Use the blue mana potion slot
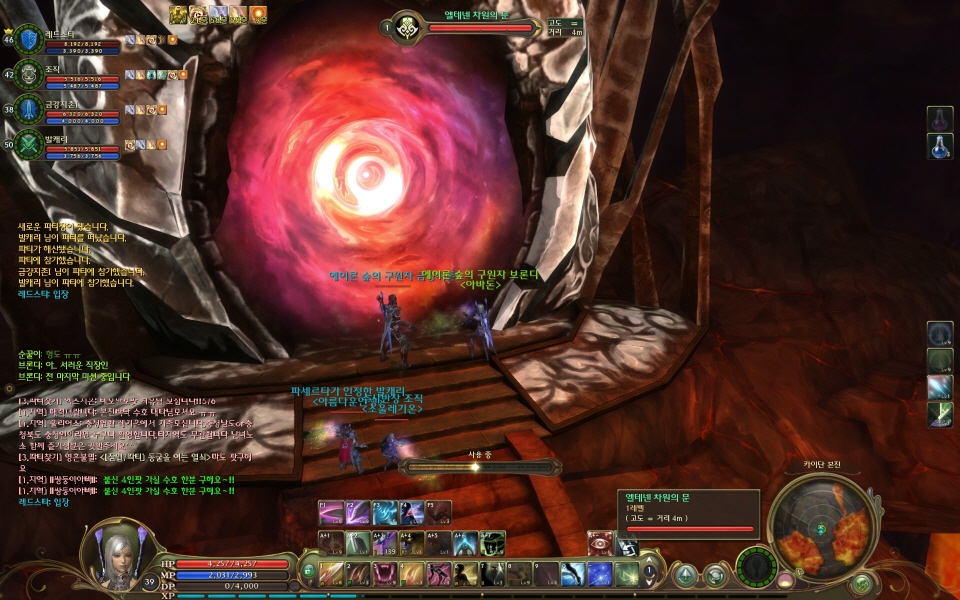The height and width of the screenshot is (600, 960). pyautogui.click(x=940, y=147)
